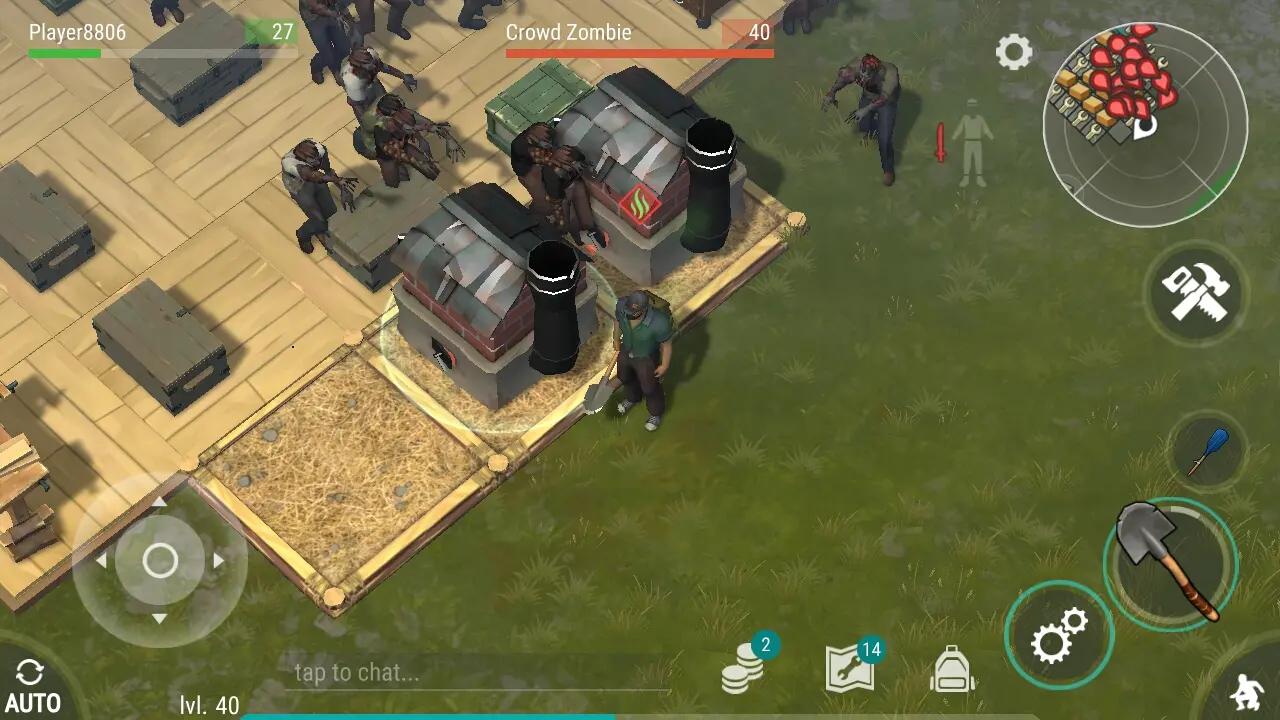Image resolution: width=1280 pixels, height=720 pixels.
Task: Open the coins stack icon with 2 badge
Action: coord(744,668)
